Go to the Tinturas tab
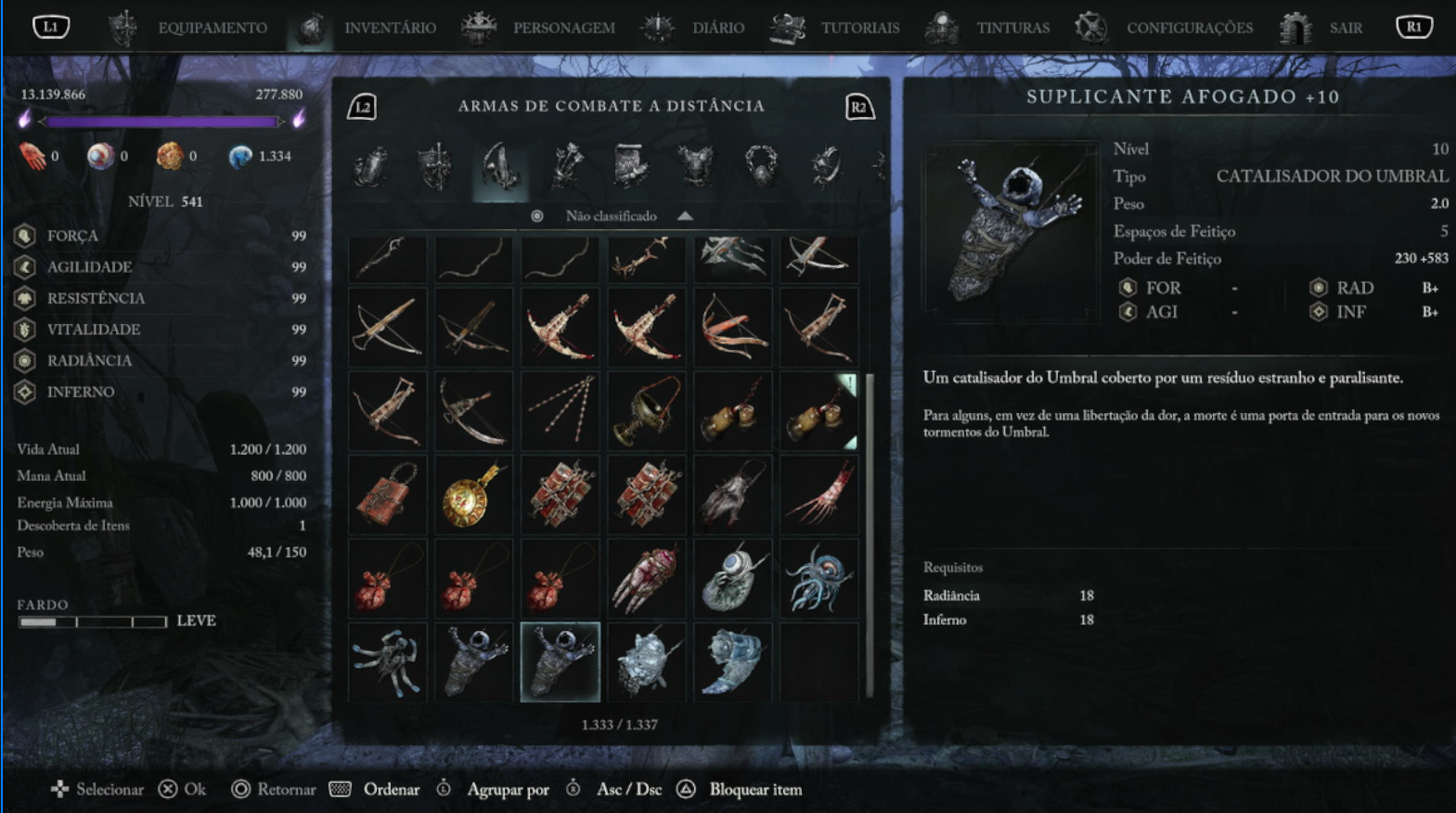This screenshot has height=813, width=1456. tap(1012, 28)
